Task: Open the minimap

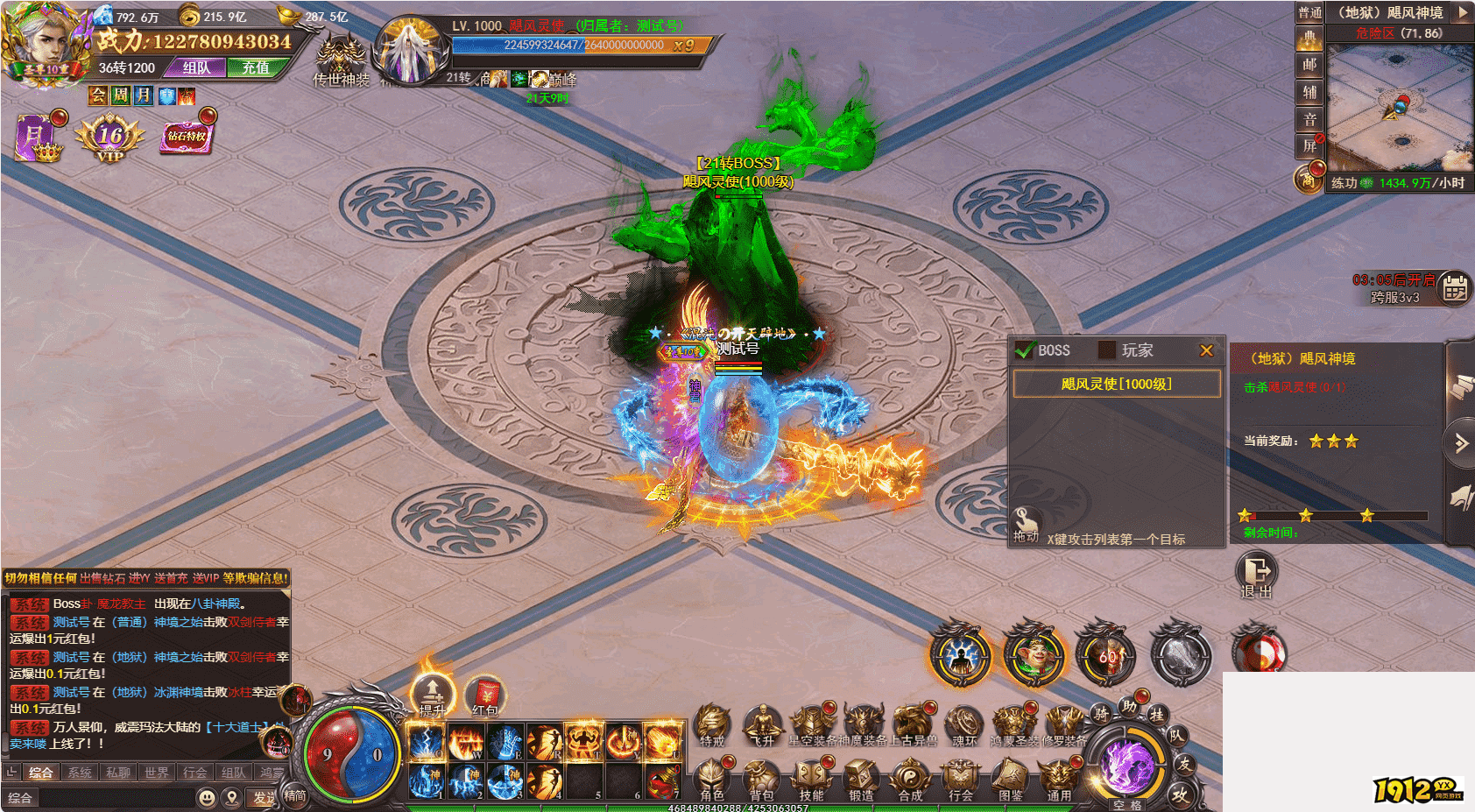Action: click(1400, 107)
